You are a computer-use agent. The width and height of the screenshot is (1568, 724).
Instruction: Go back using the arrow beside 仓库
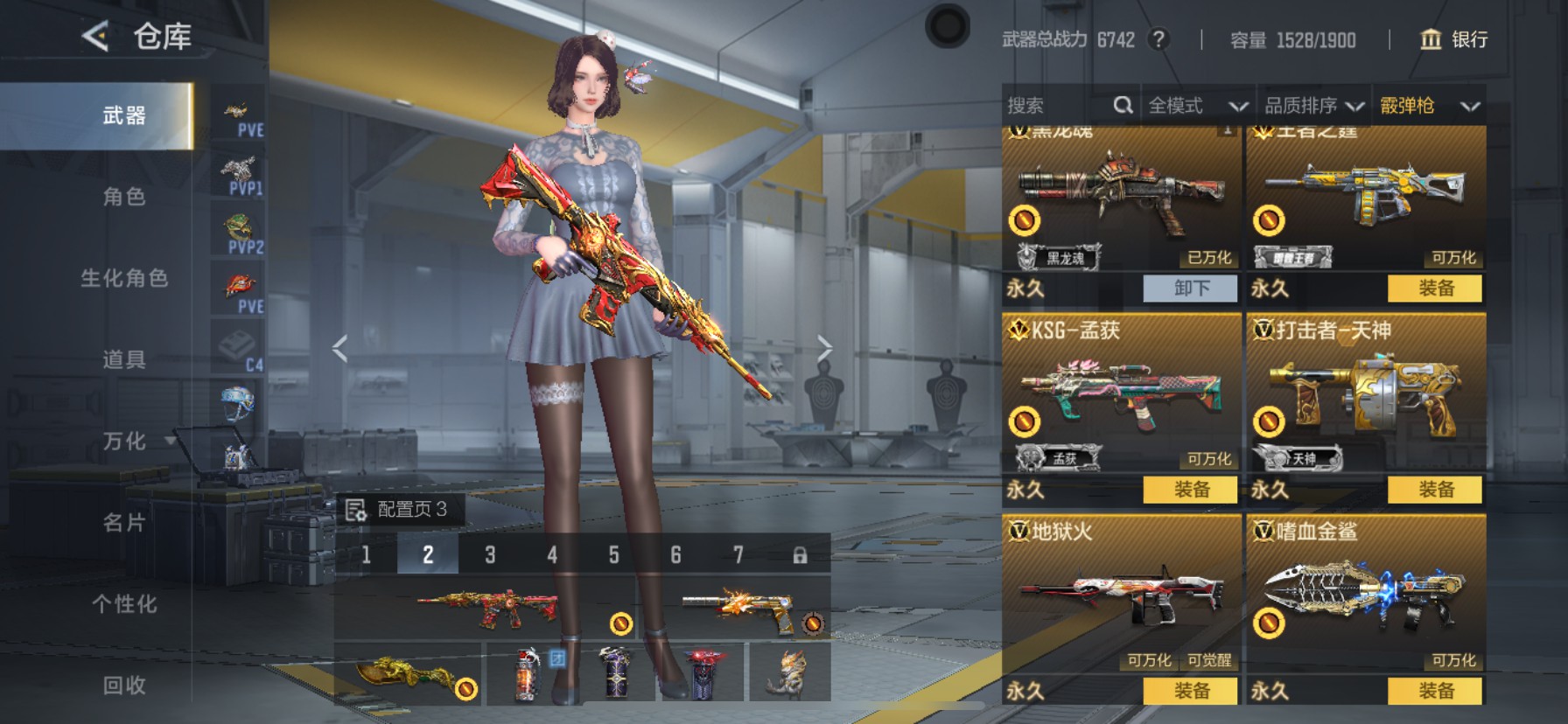coord(95,37)
